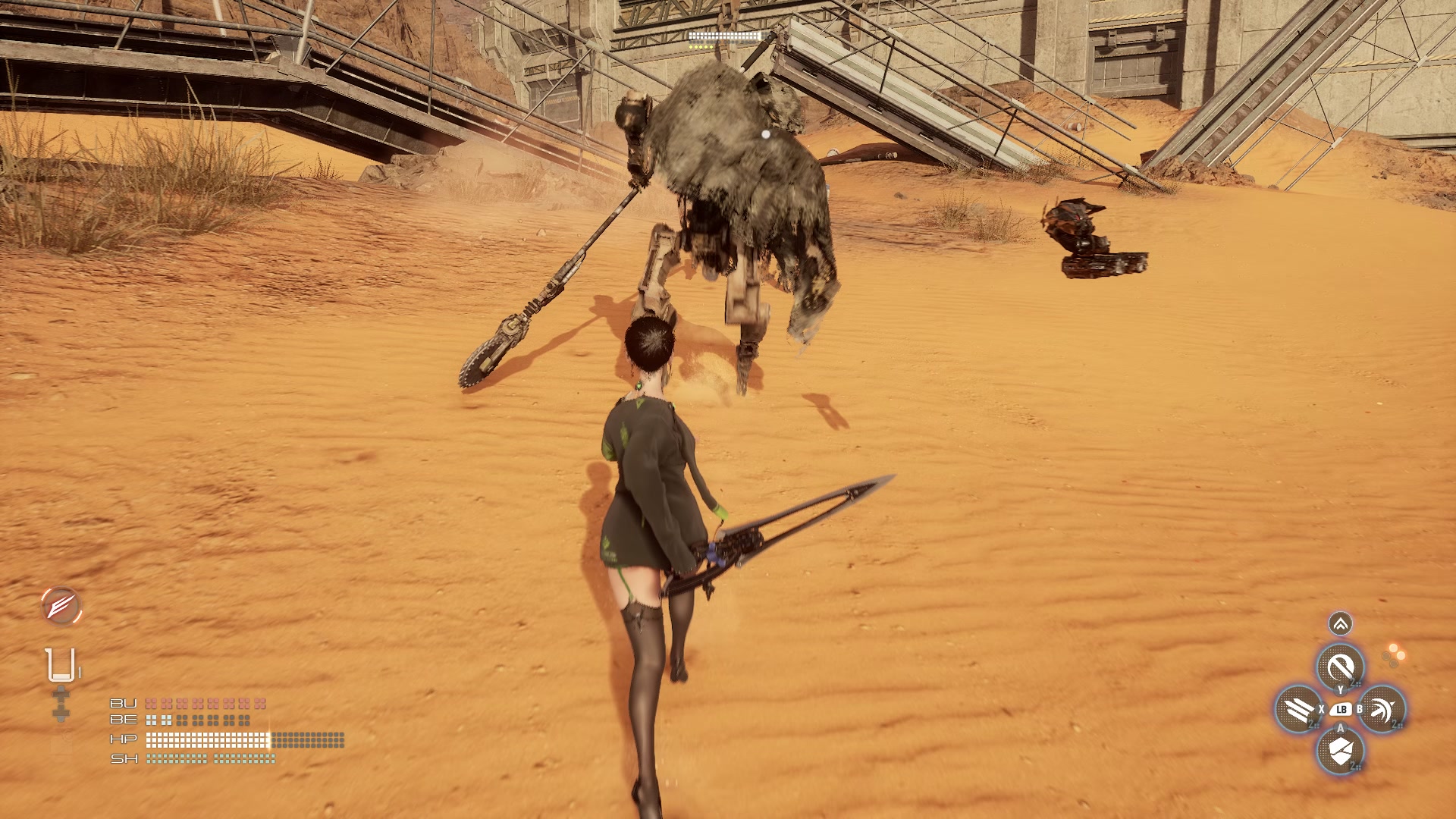Click the red blade emblem icon bottom-left

[x=60, y=607]
